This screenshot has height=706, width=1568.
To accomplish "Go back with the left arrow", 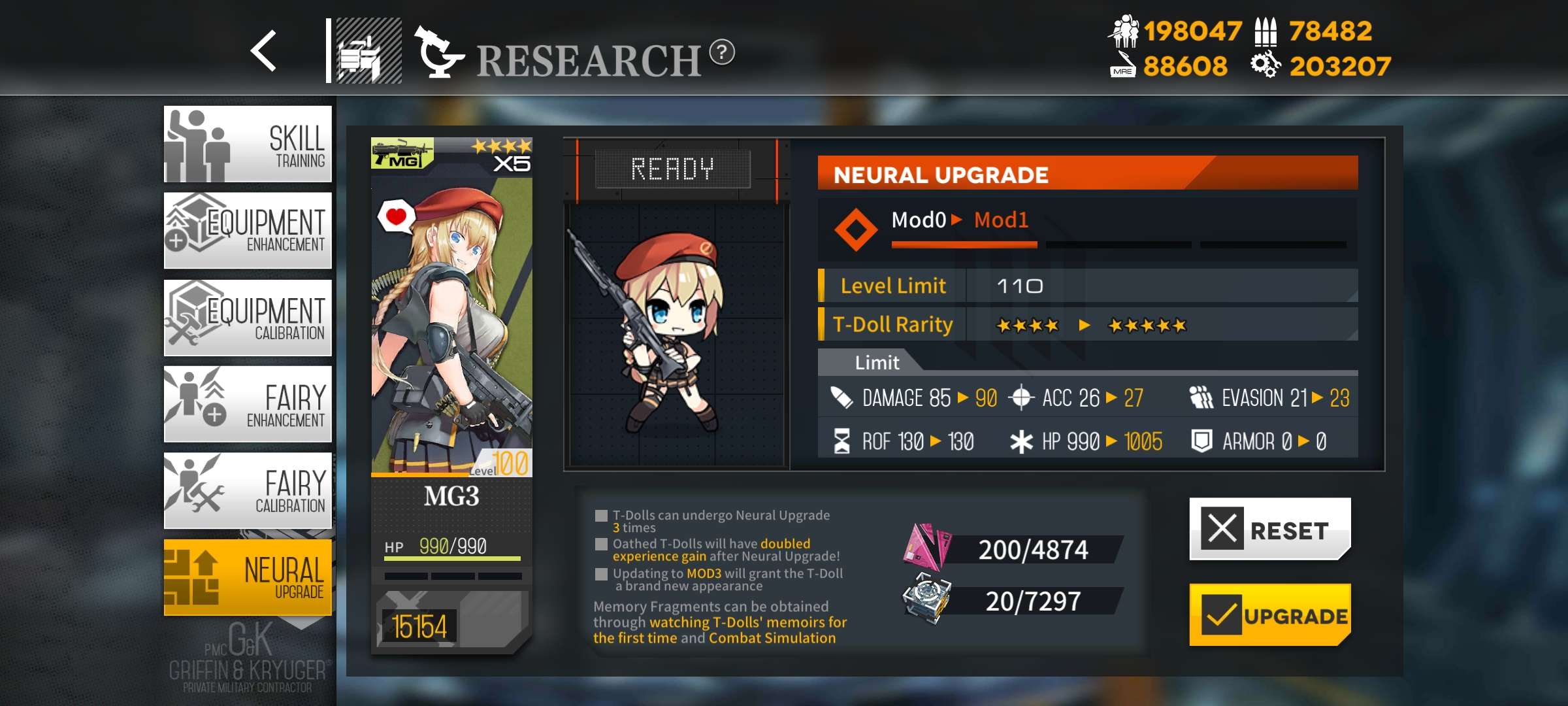I will [264, 51].
